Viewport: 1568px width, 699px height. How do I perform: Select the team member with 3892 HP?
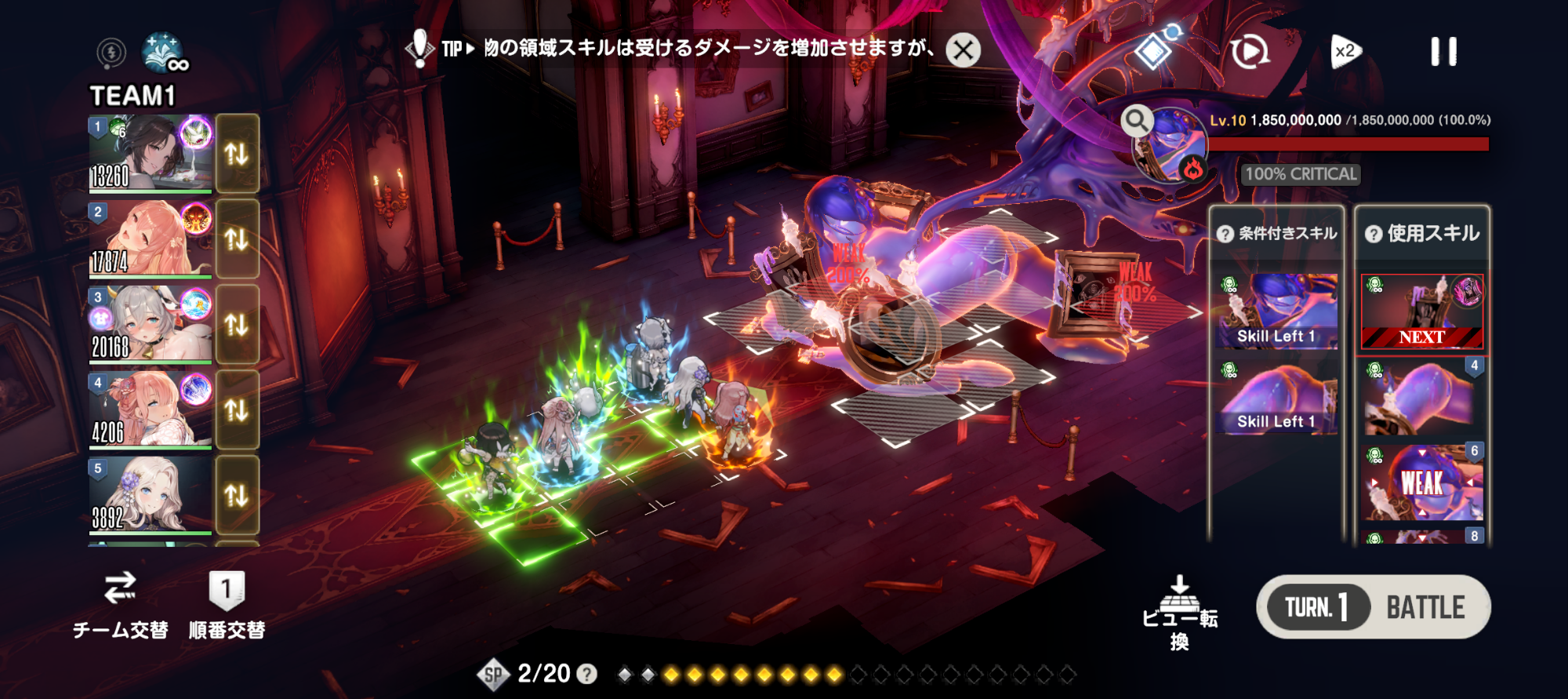click(x=150, y=495)
